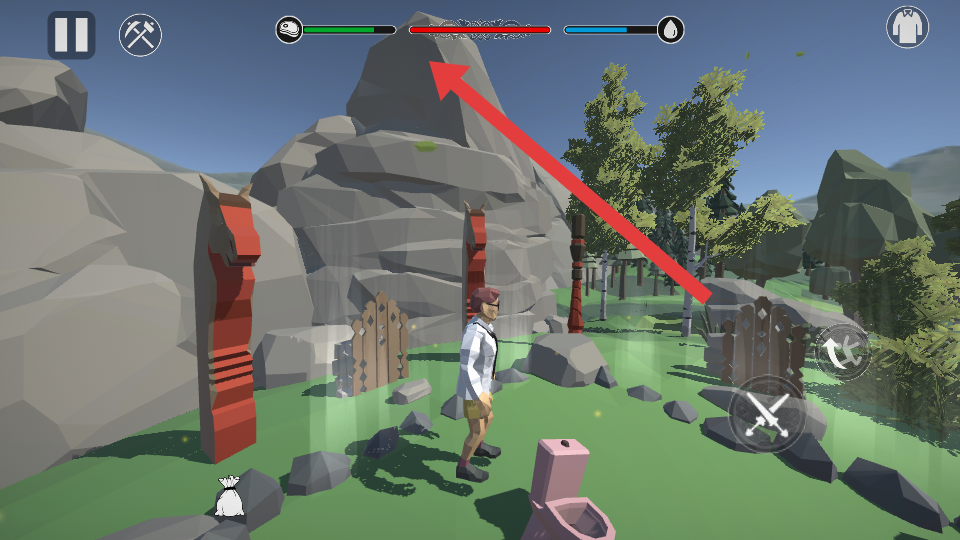Attack with the crossed swords button

767,413
